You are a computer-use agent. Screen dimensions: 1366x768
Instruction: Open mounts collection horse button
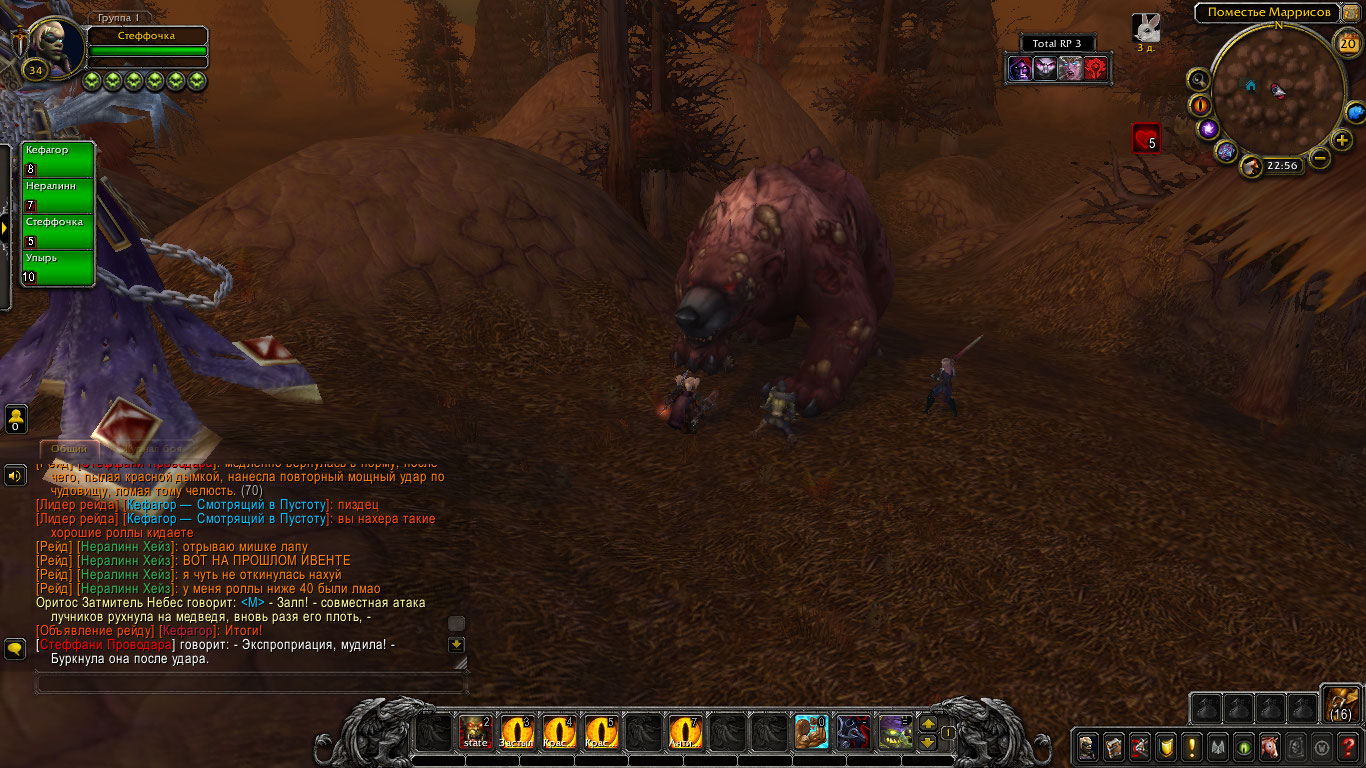(1270, 746)
